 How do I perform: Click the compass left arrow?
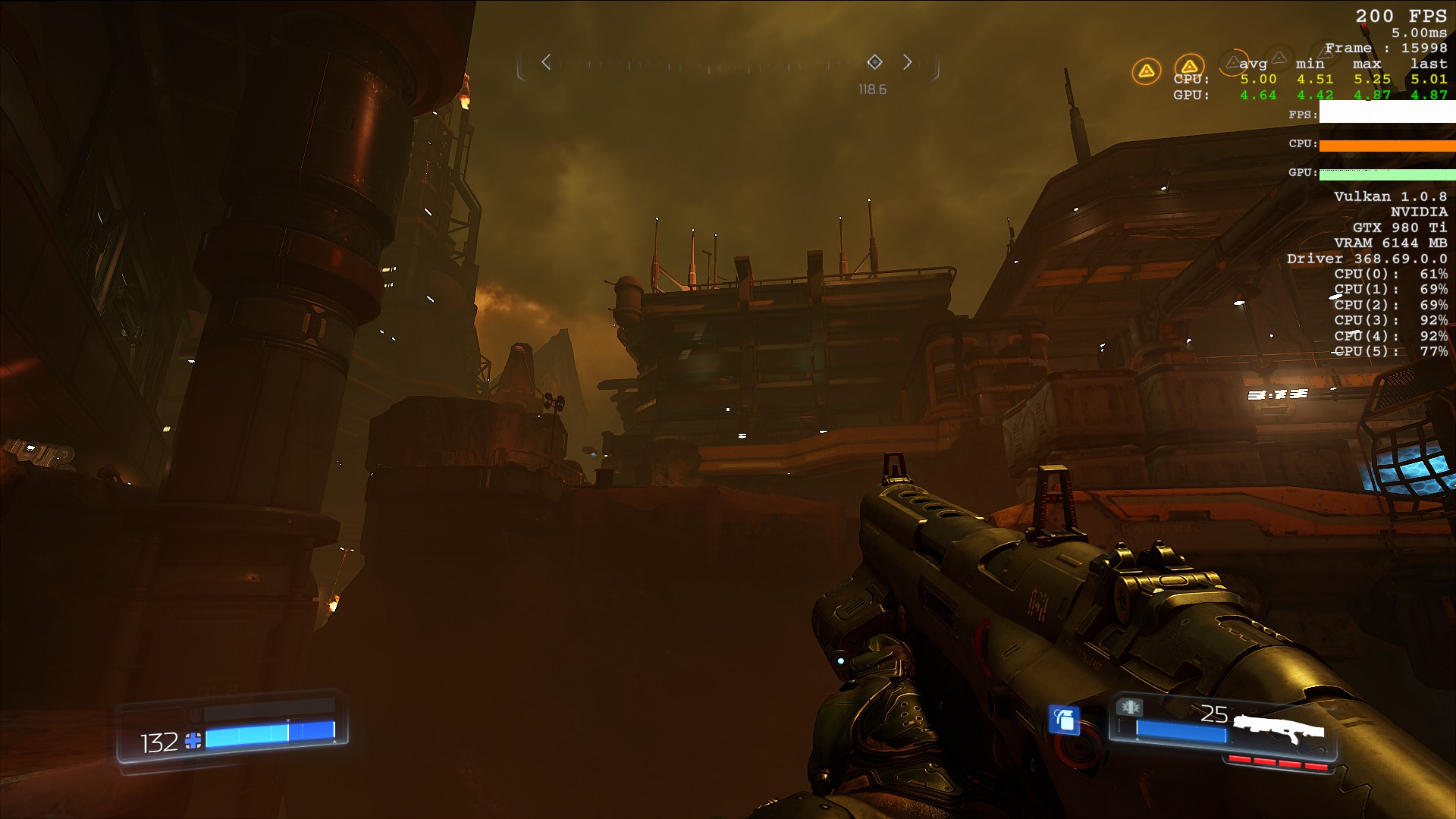[x=546, y=62]
